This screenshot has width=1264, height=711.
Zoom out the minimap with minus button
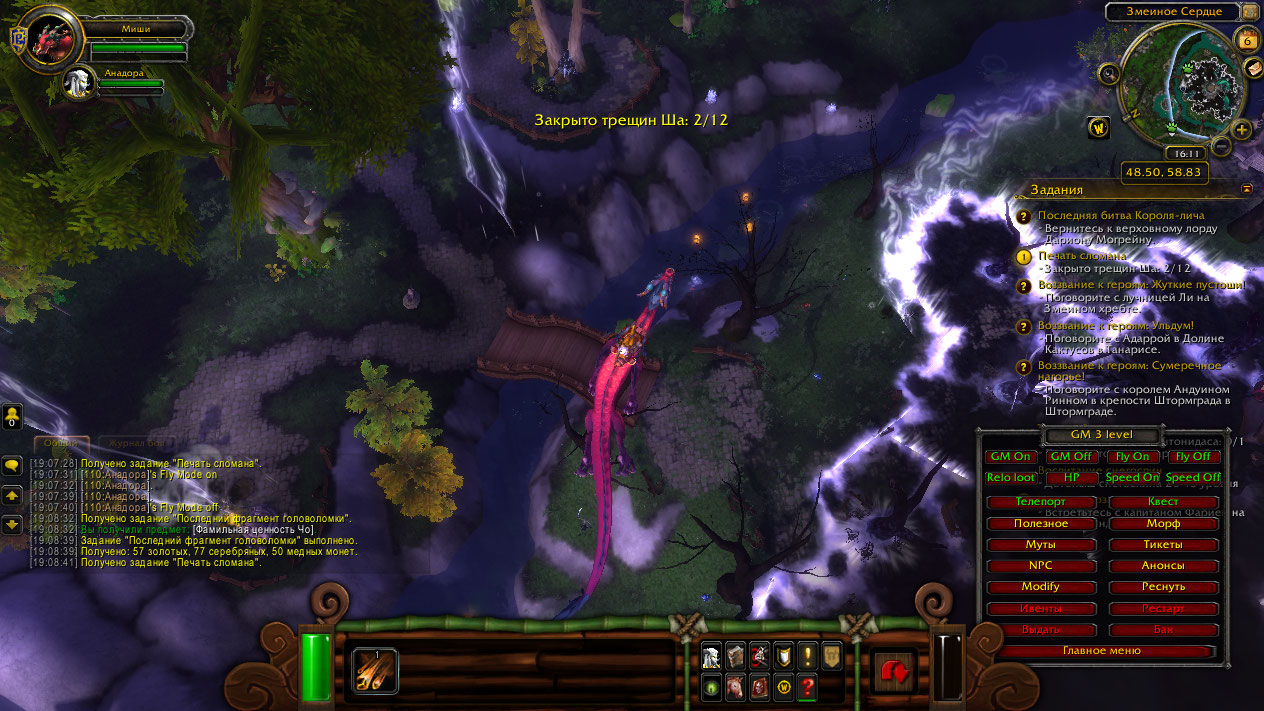click(x=1221, y=146)
